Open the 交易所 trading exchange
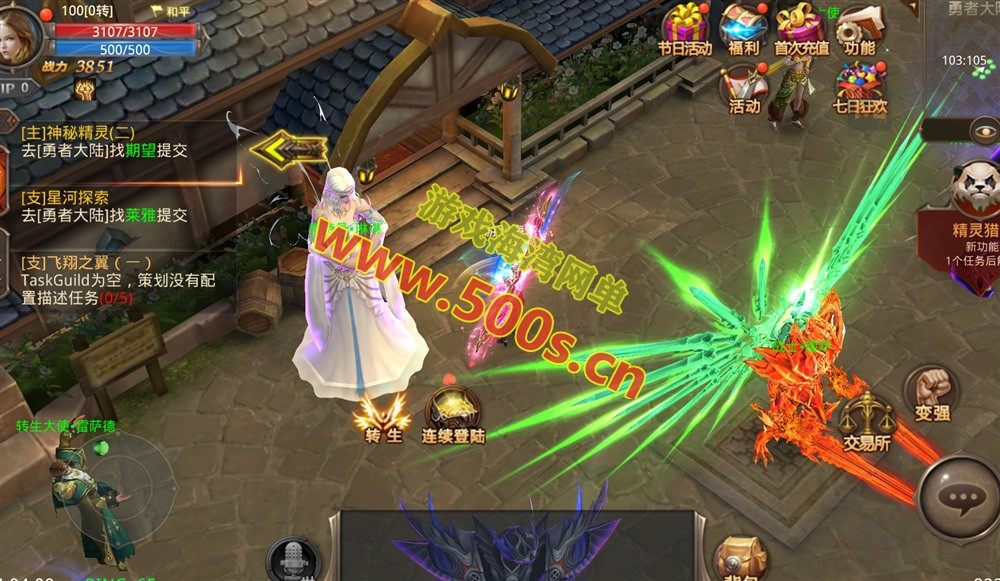 pos(866,421)
